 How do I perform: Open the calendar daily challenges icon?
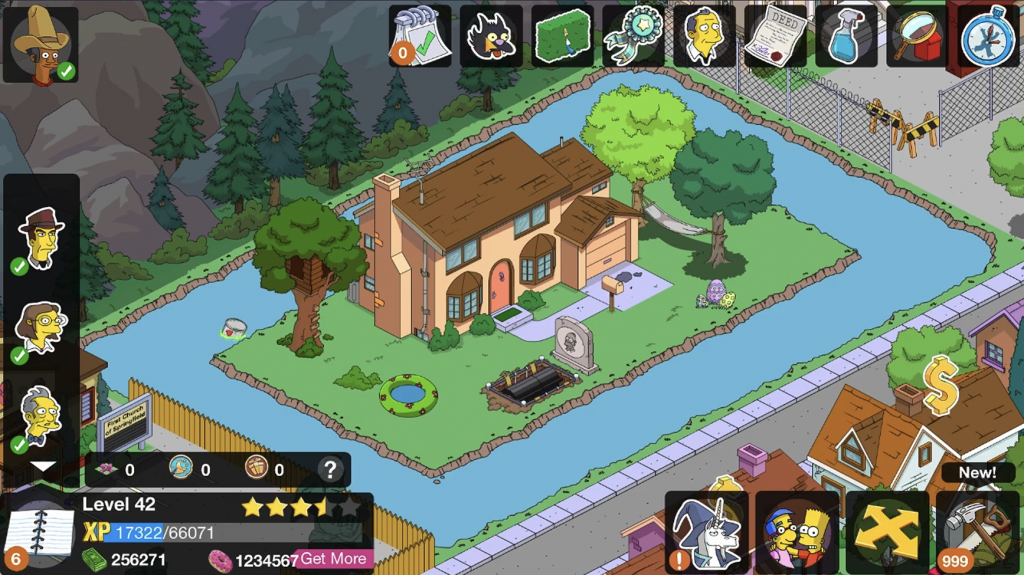420,37
